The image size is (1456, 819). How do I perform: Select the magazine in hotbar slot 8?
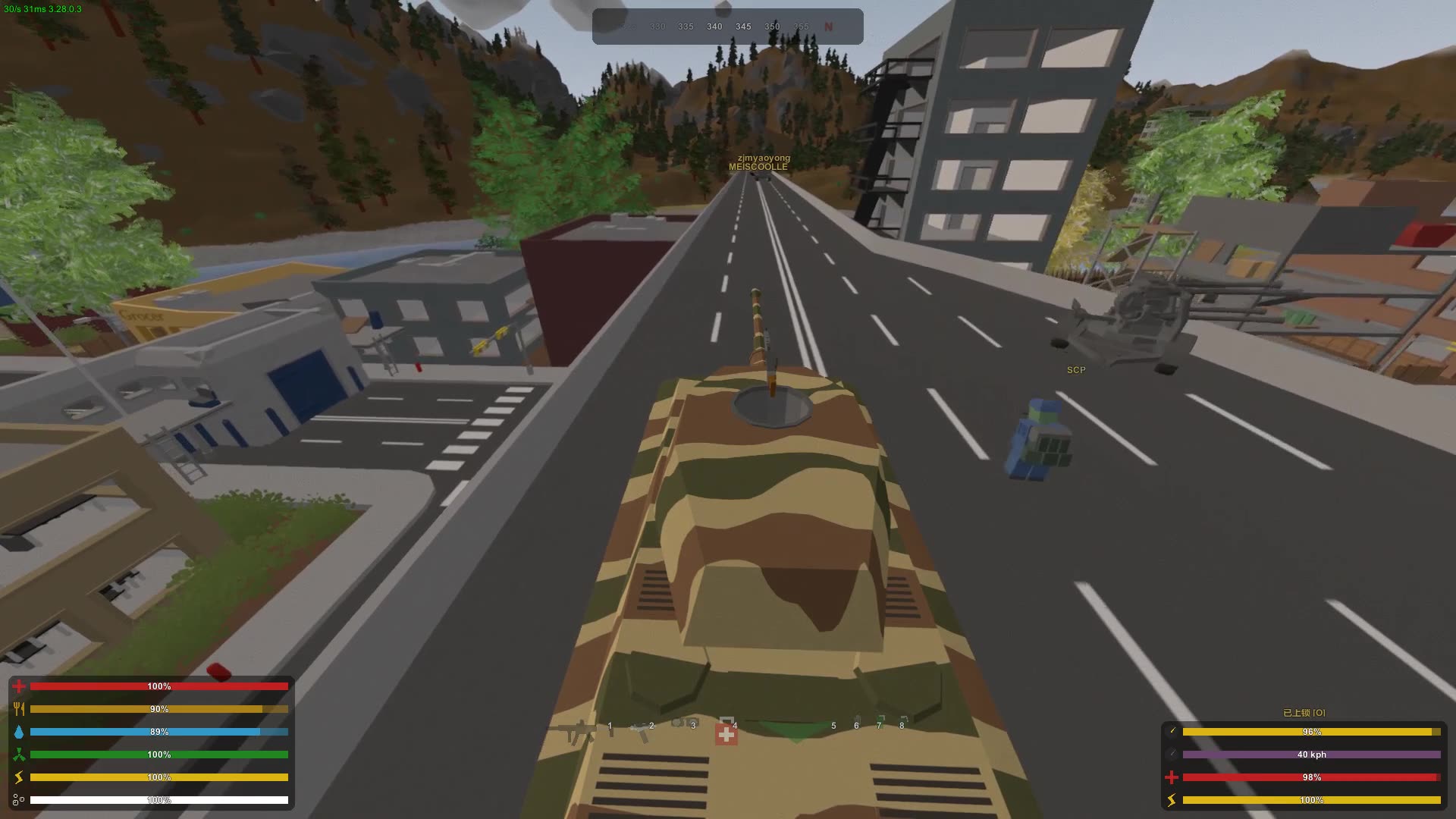point(903,720)
